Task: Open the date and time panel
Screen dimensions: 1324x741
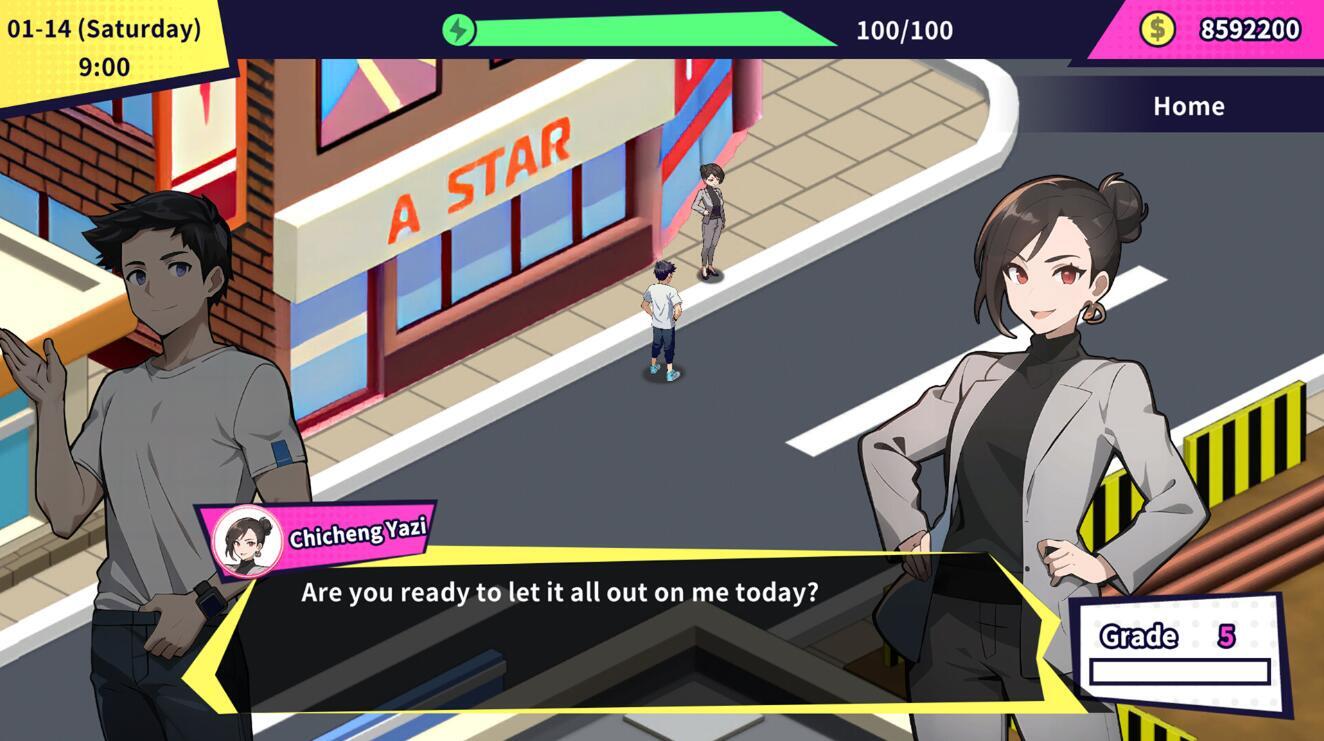Action: (x=104, y=48)
